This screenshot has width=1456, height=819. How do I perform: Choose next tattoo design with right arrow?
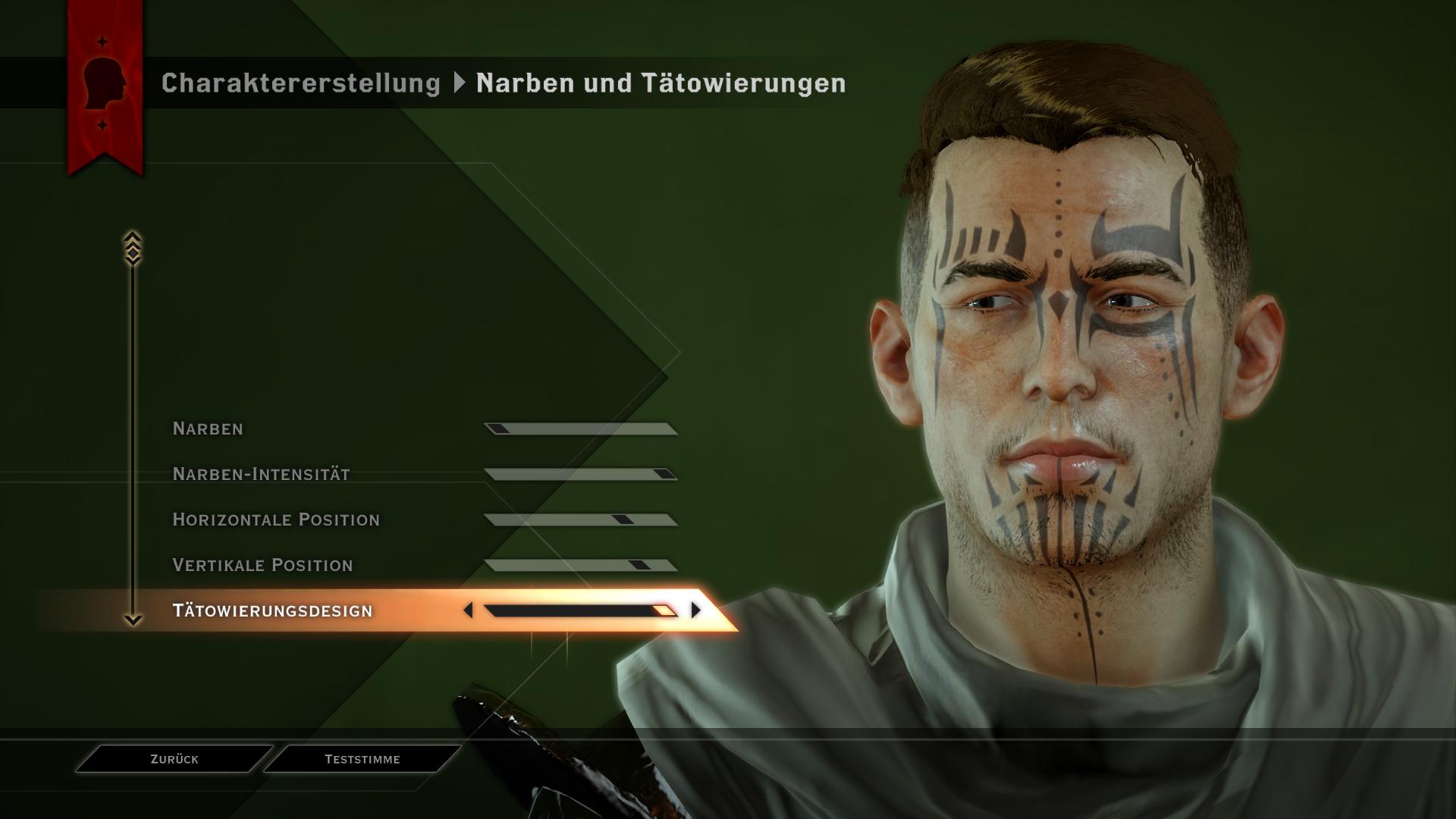pyautogui.click(x=695, y=610)
